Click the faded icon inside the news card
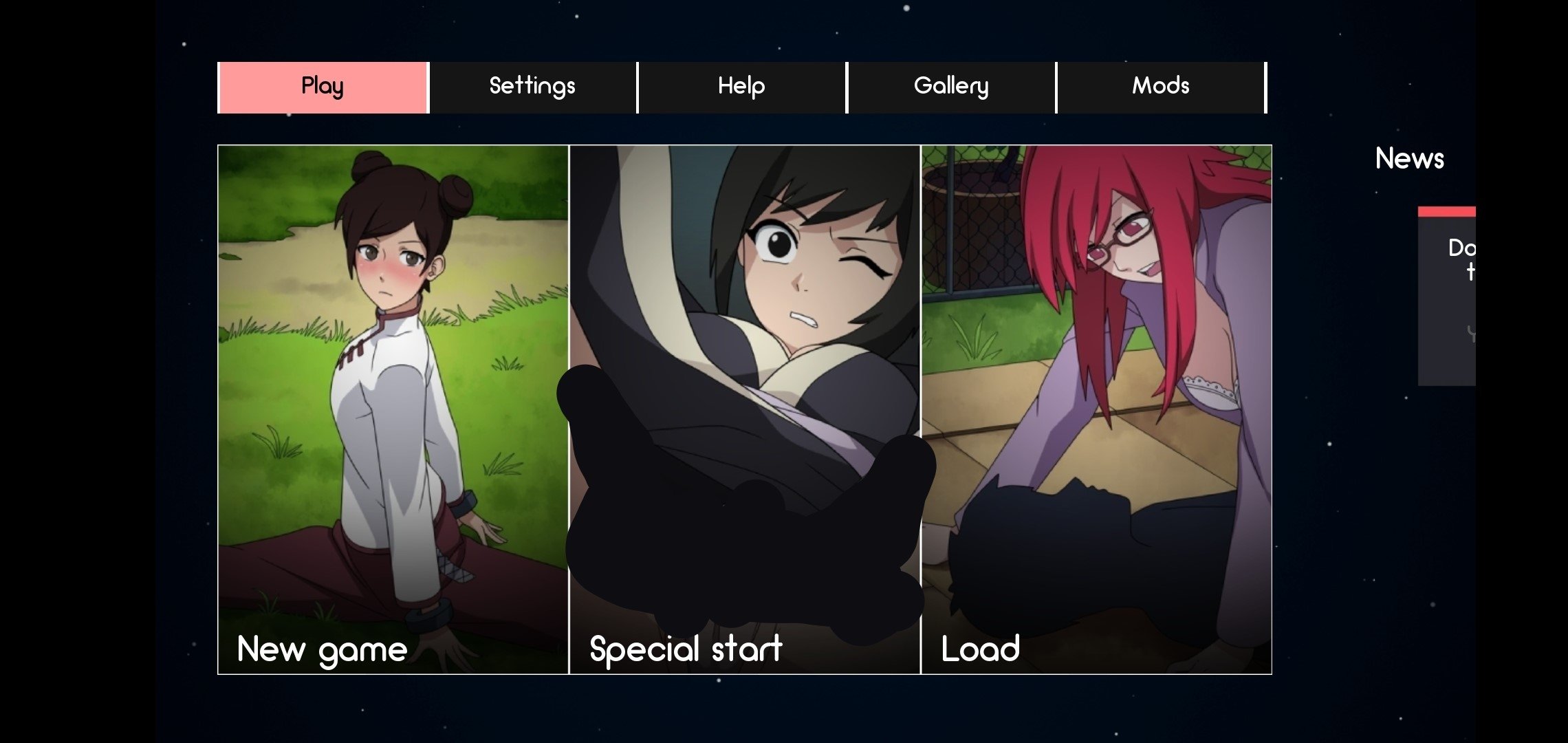 click(1472, 334)
